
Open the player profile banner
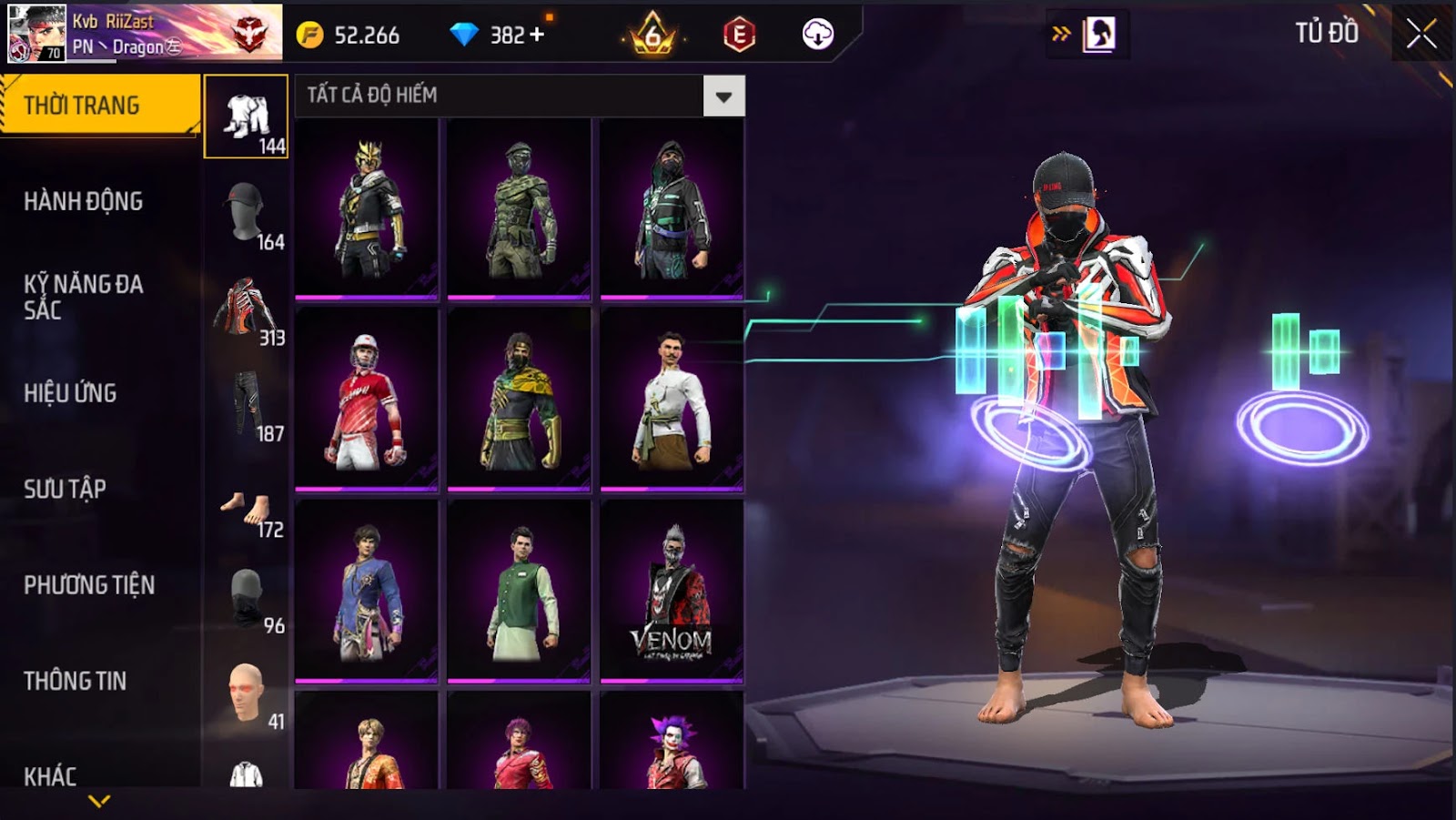point(146,34)
